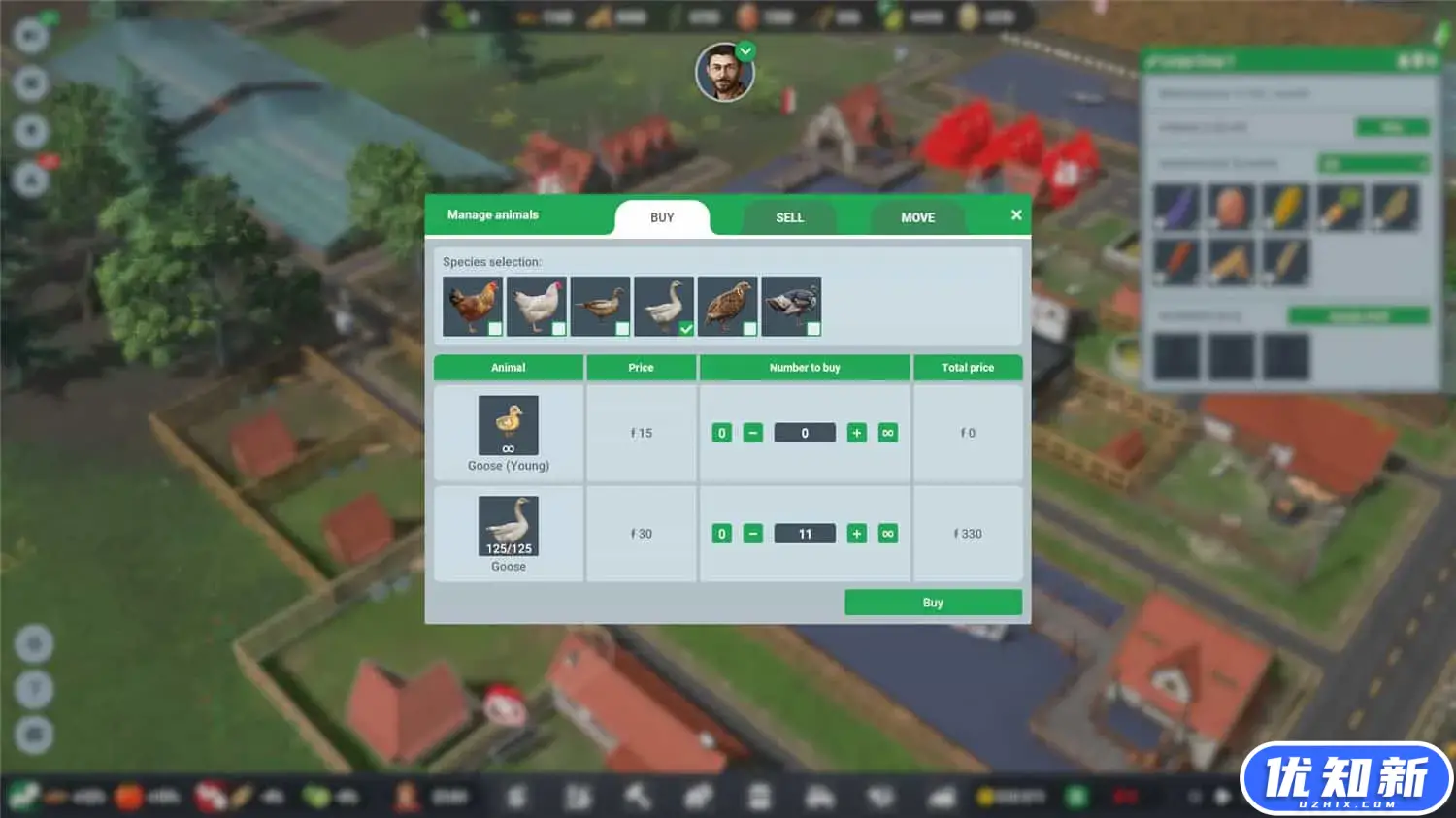Enable the rooster species checkbox
Screen dimensions: 1456x818
(495, 329)
